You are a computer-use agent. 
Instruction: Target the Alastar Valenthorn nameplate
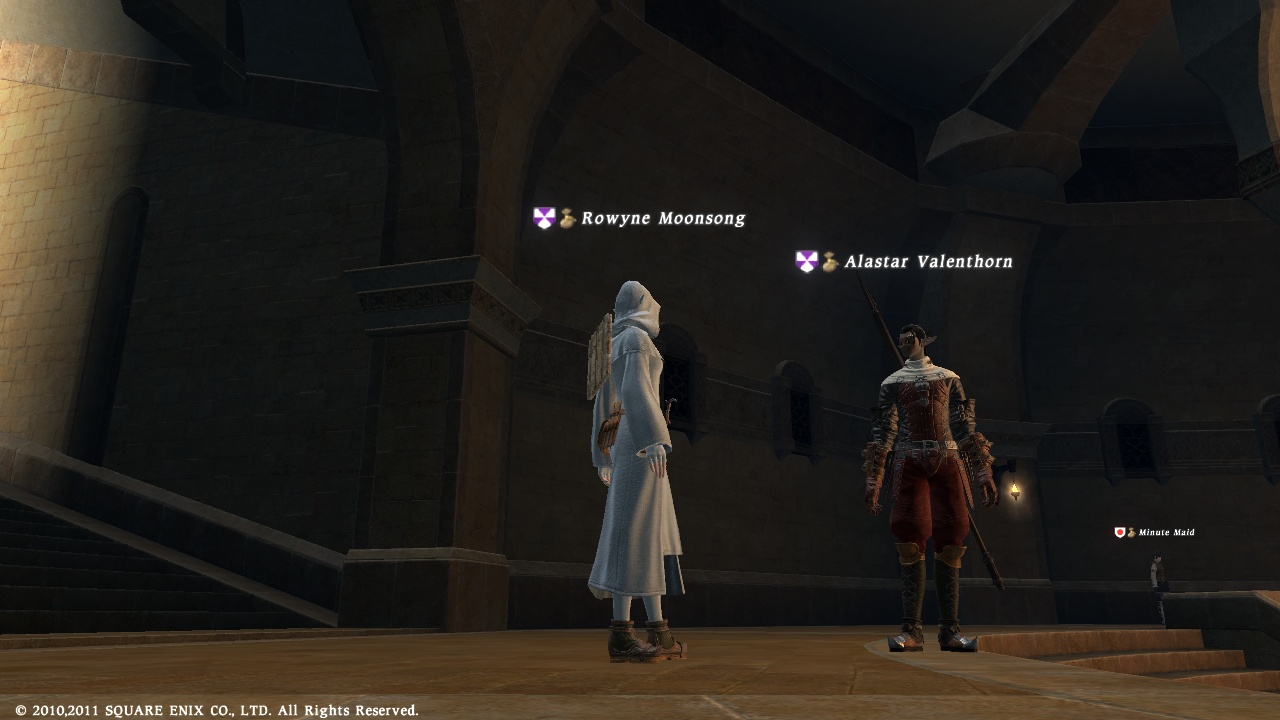click(927, 262)
